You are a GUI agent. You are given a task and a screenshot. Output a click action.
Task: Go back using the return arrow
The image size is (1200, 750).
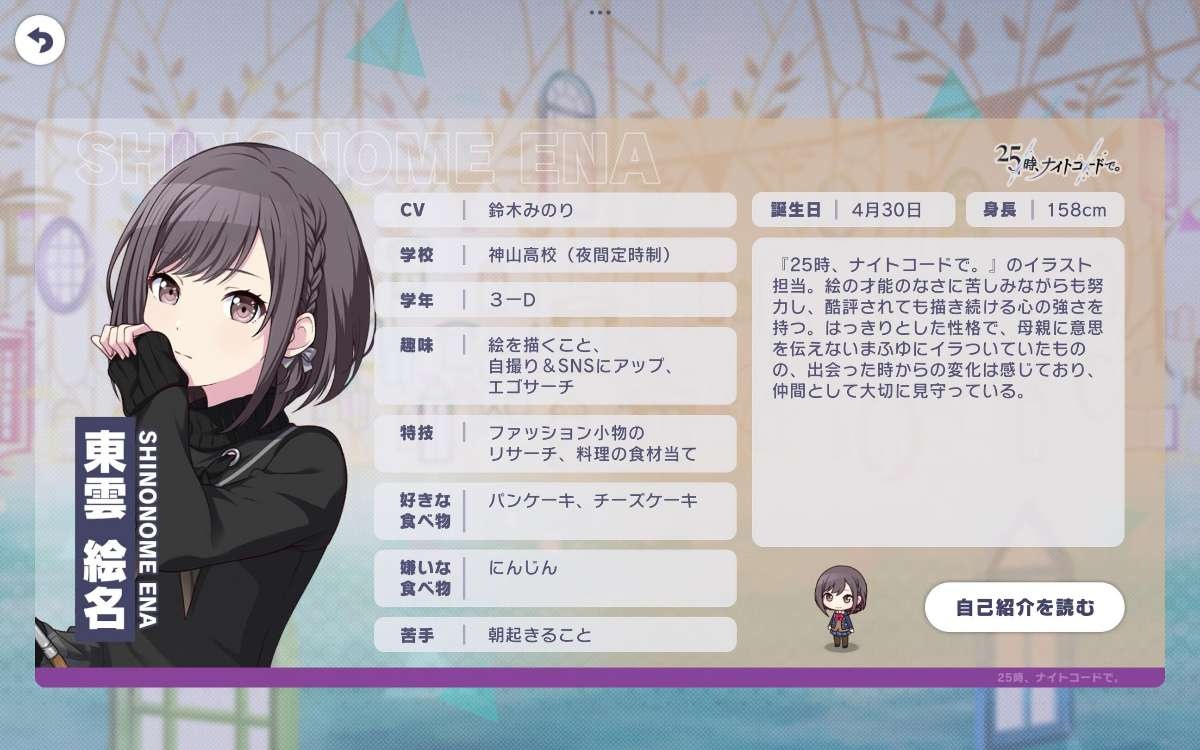point(40,41)
